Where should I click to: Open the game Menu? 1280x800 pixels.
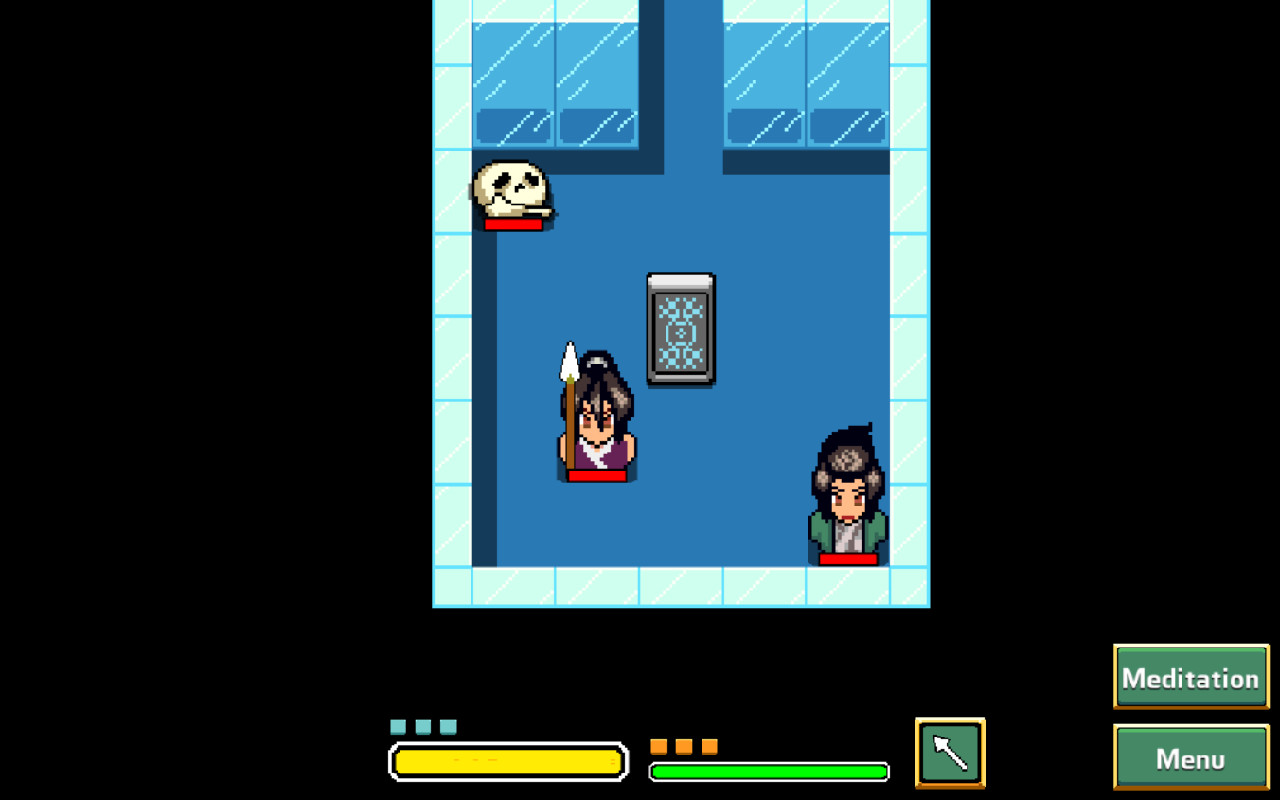(x=1190, y=758)
